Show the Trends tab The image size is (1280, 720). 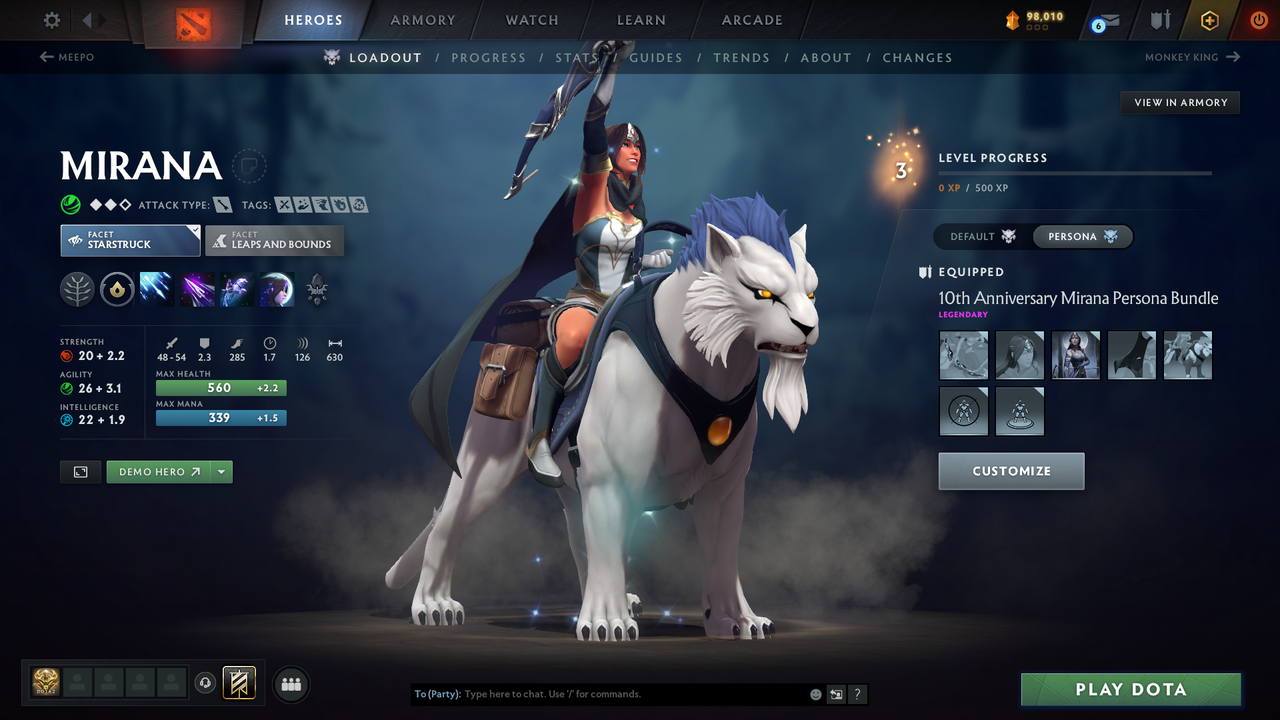pyautogui.click(x=741, y=58)
